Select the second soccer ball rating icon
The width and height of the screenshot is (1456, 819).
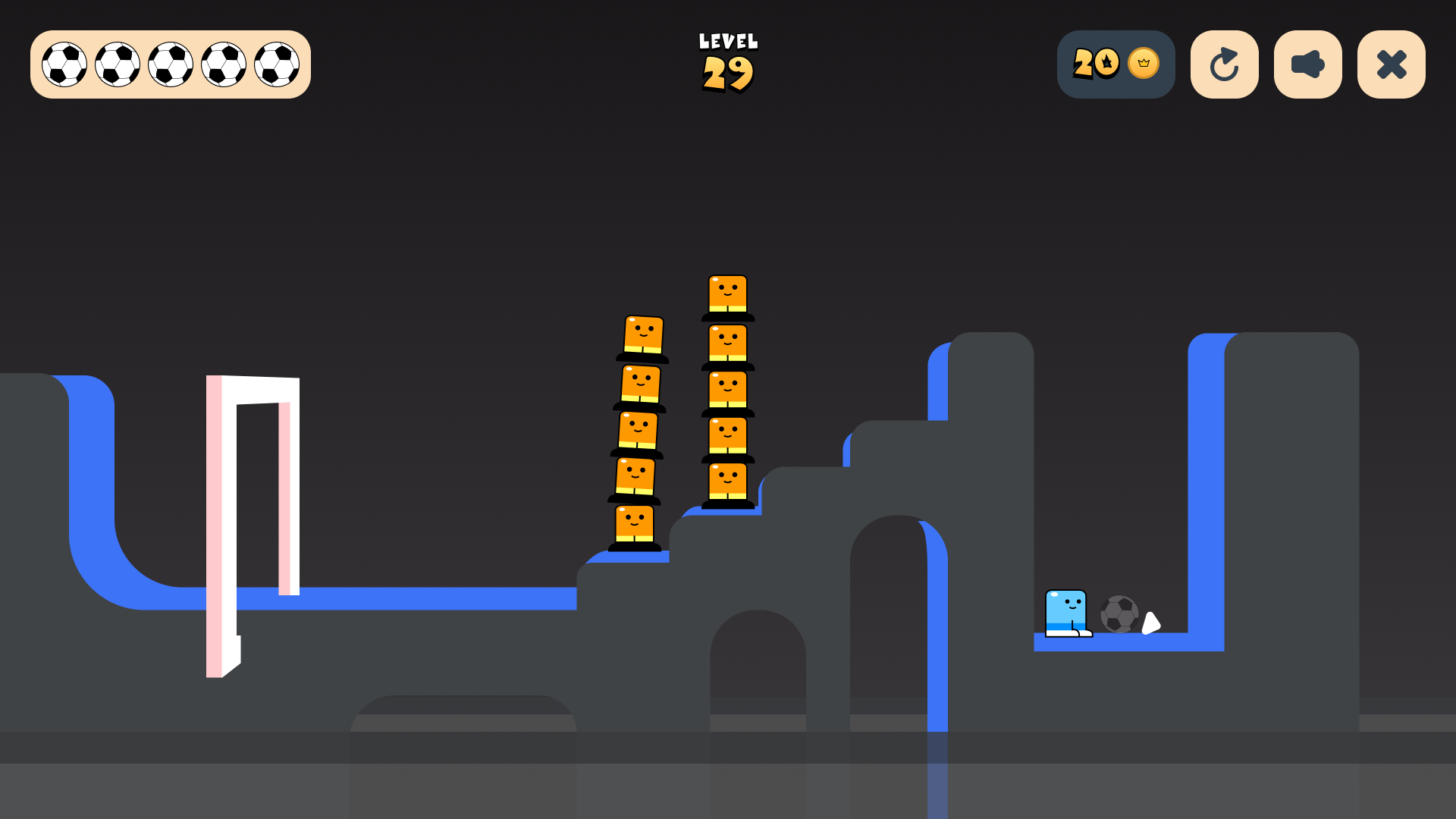coord(118,64)
